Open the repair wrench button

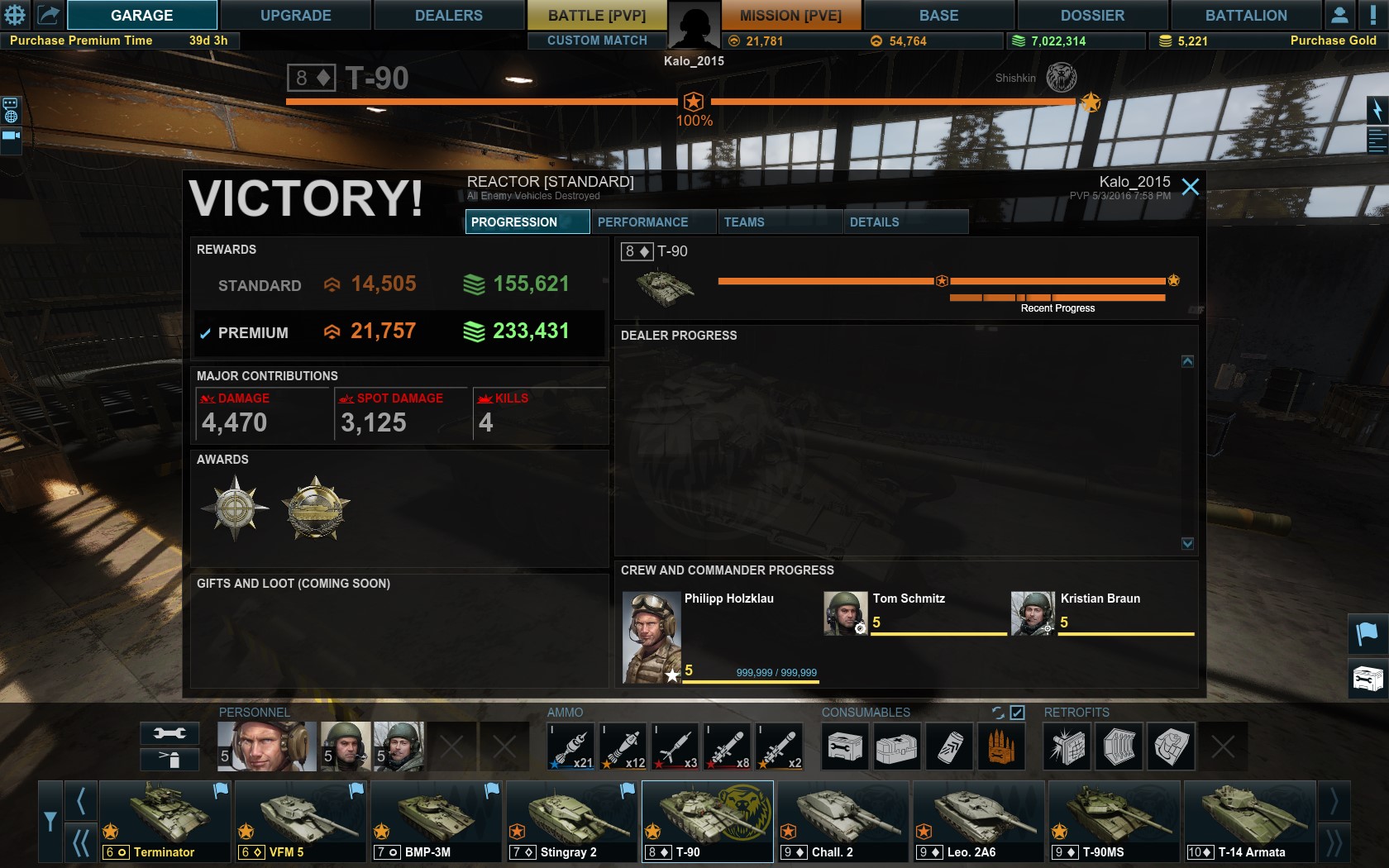pyautogui.click(x=169, y=733)
